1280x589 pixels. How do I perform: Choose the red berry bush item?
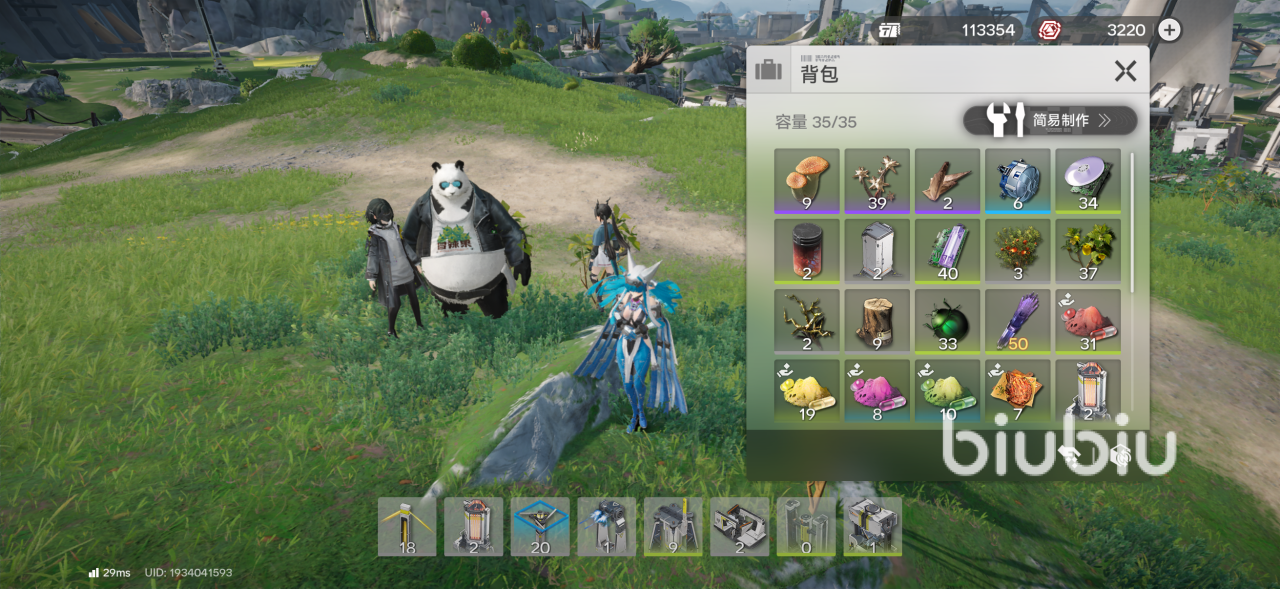(x=1017, y=250)
